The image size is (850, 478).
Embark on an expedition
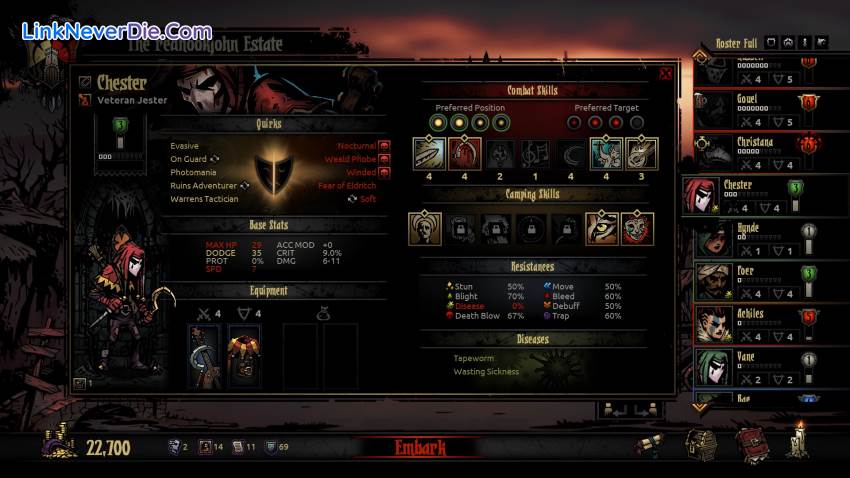[x=418, y=447]
